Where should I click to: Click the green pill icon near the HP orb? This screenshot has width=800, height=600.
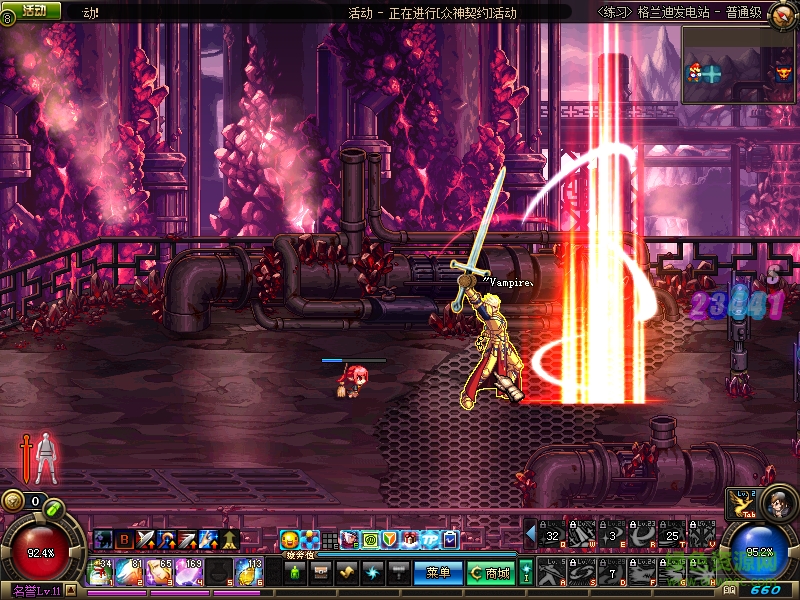point(54,510)
